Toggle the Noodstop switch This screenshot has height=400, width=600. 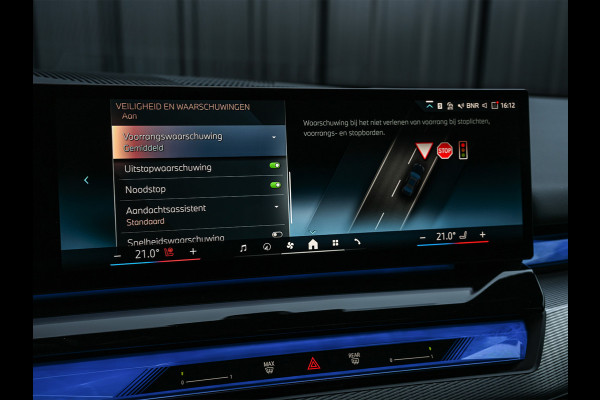click(x=274, y=185)
